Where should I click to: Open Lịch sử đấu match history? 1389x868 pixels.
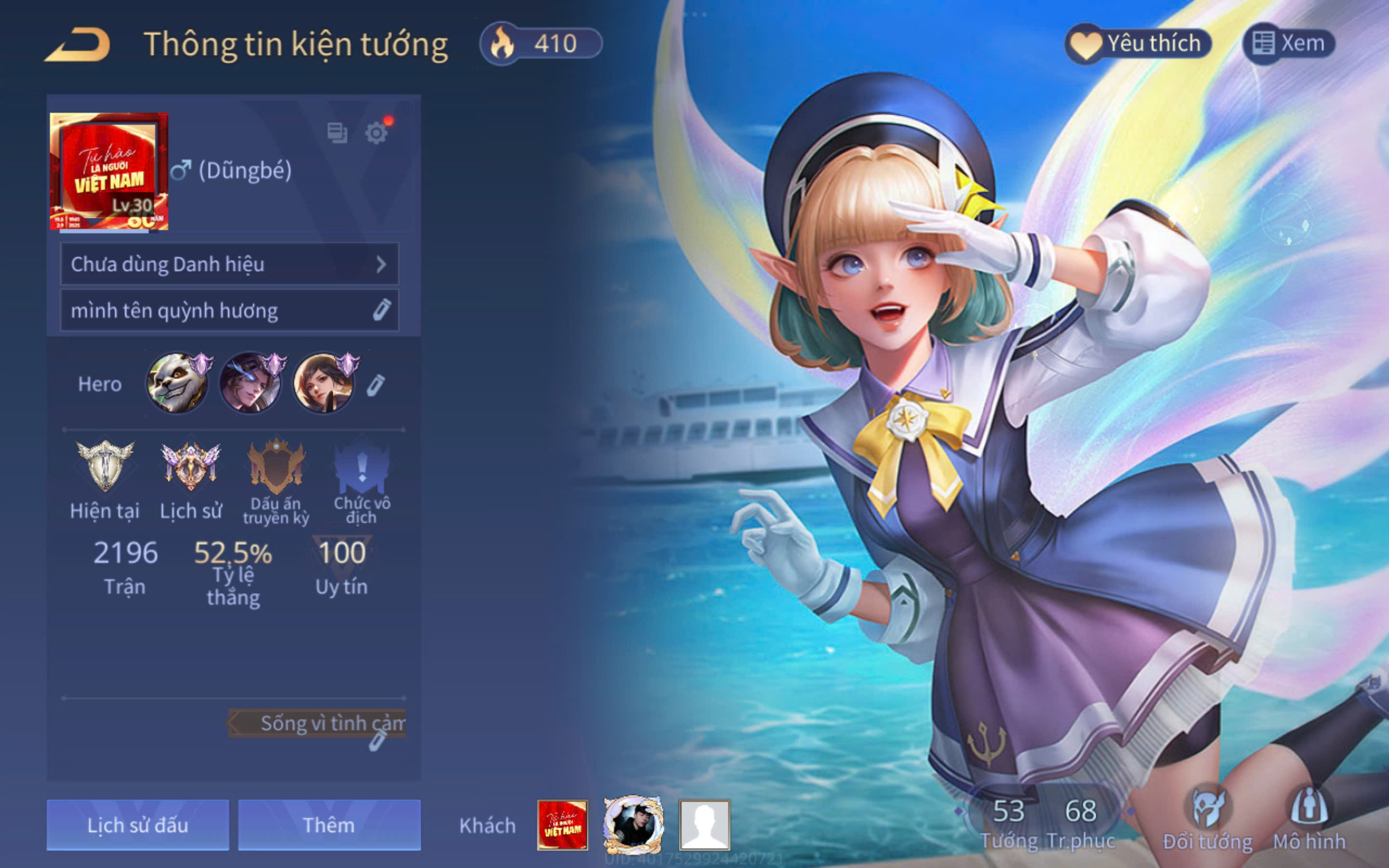138,825
